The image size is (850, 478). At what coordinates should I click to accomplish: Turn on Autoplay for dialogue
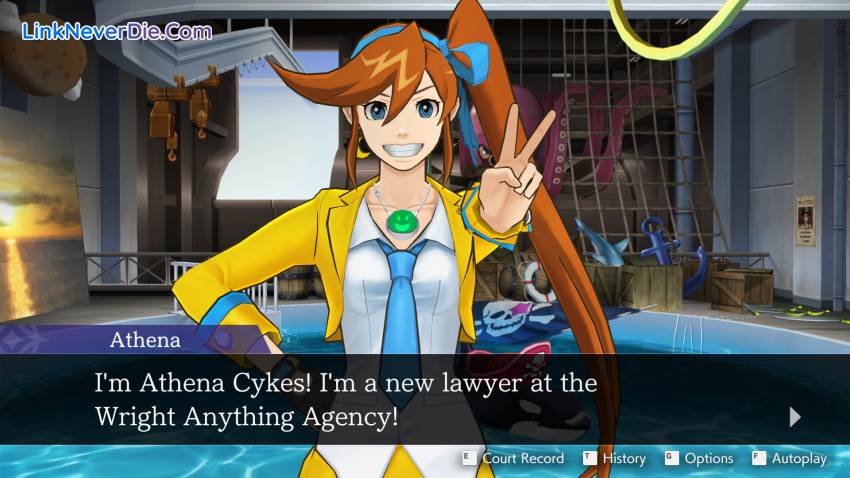click(x=790, y=458)
